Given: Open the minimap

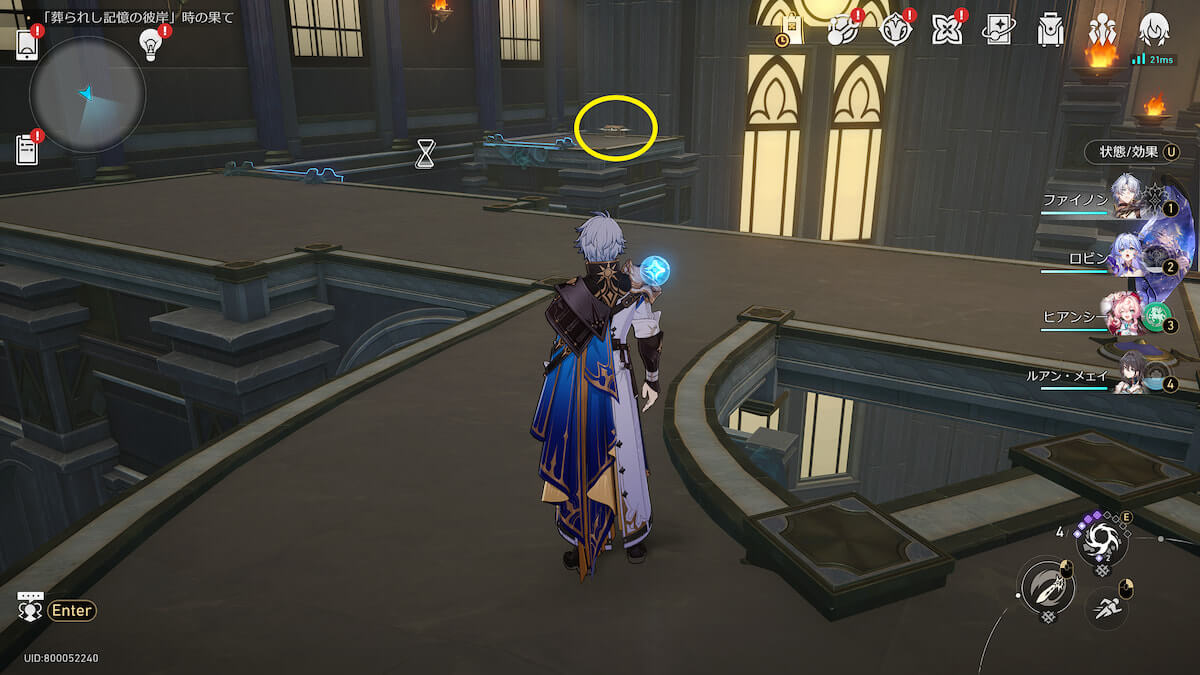Looking at the screenshot, I should point(88,95).
